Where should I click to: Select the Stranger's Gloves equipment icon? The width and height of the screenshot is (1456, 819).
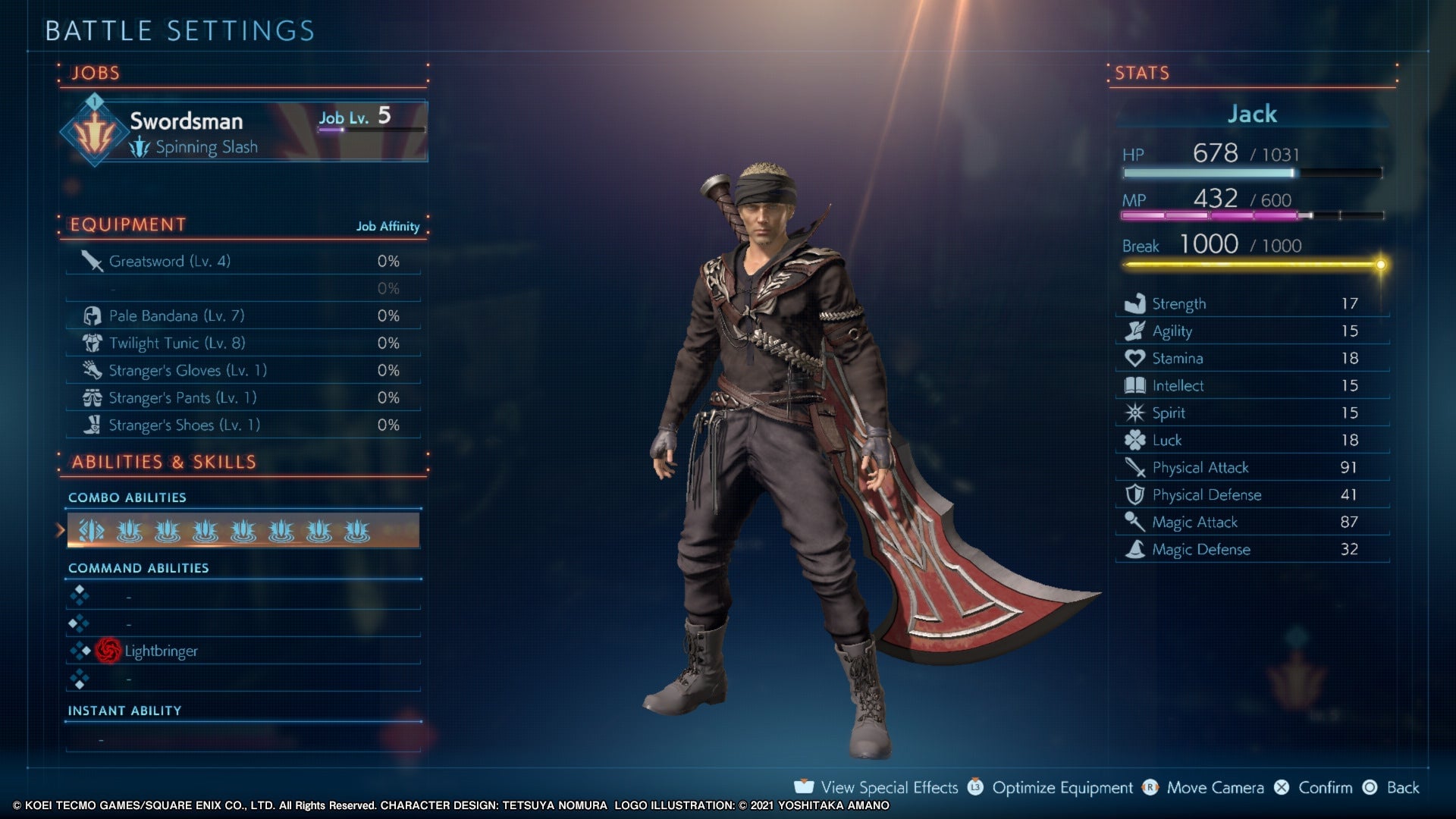pyautogui.click(x=91, y=369)
